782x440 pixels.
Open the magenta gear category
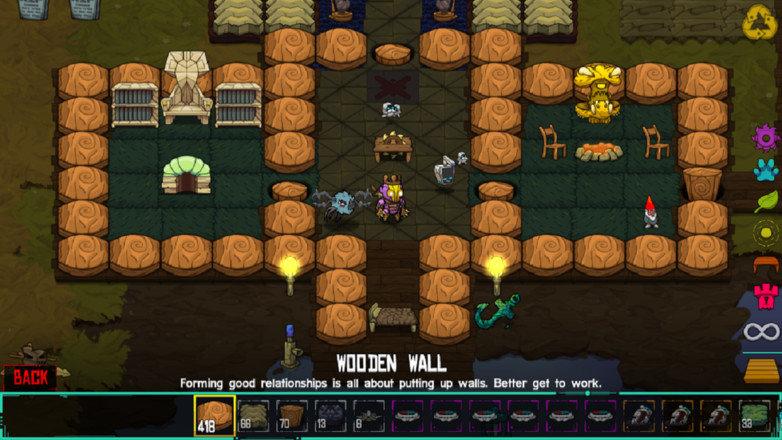766,135
